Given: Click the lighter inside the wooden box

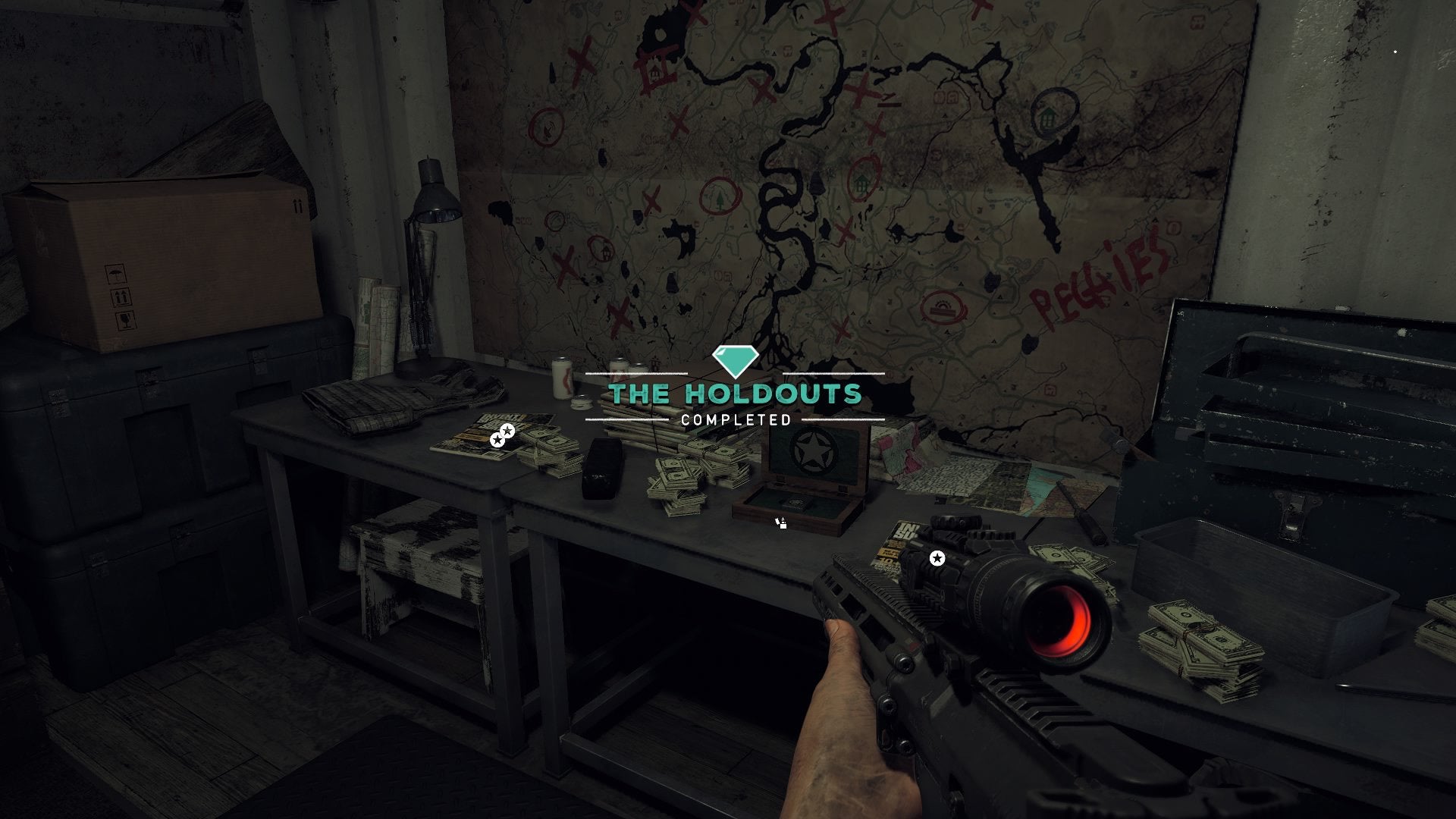Looking at the screenshot, I should [x=792, y=503].
